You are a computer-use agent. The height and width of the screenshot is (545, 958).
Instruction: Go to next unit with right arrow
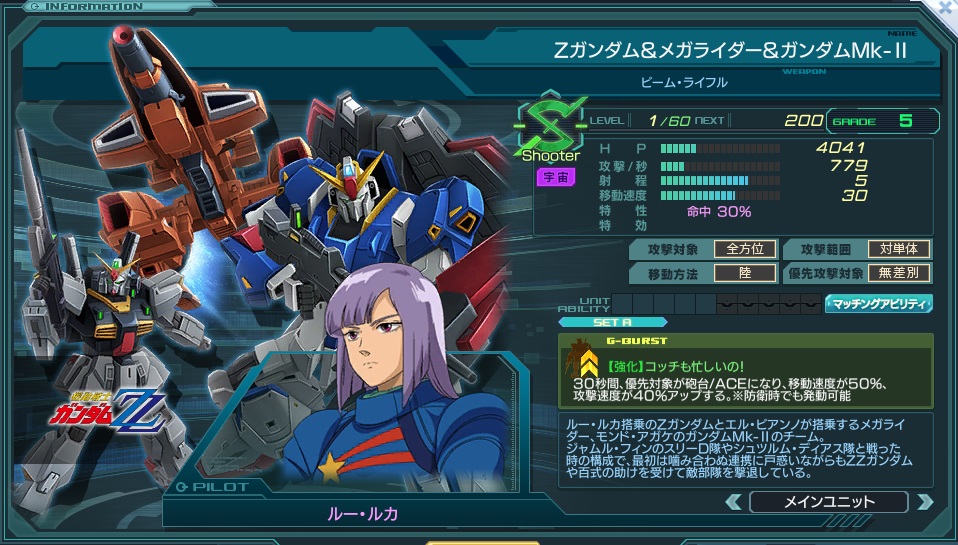pos(925,502)
